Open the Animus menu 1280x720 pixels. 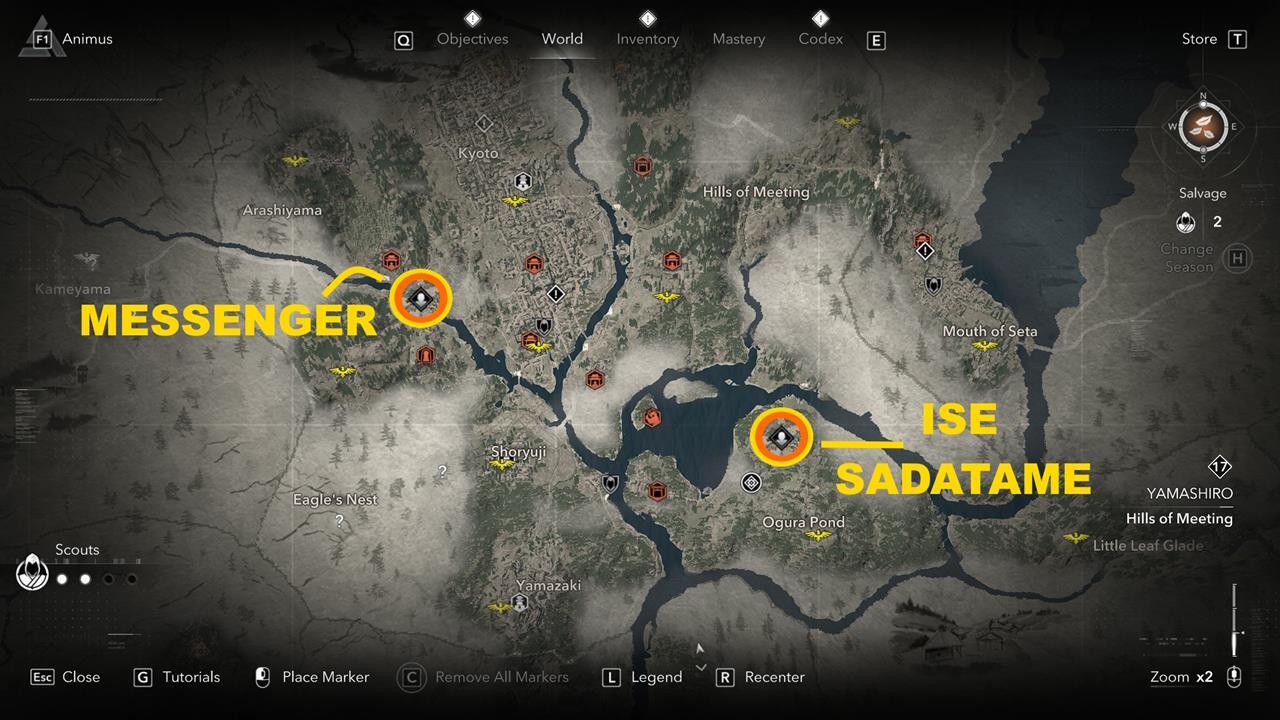tap(87, 39)
